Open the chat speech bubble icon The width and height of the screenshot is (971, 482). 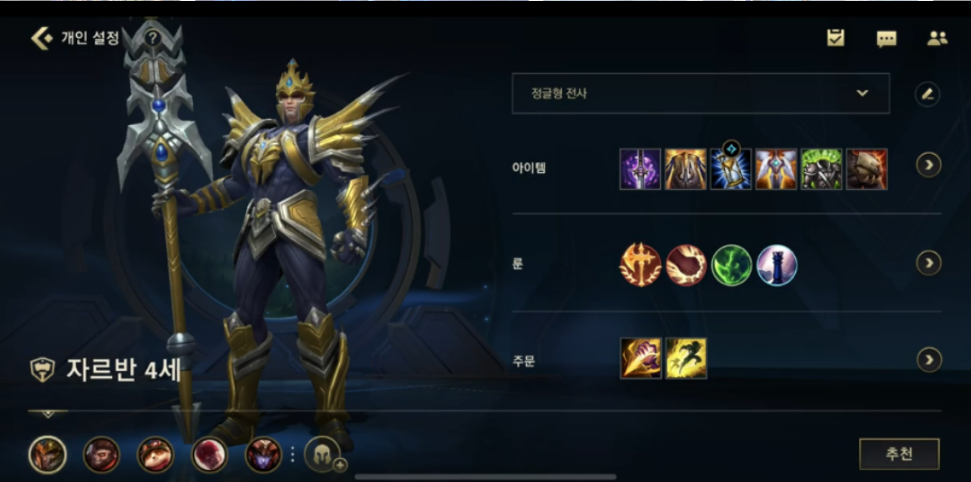point(886,39)
